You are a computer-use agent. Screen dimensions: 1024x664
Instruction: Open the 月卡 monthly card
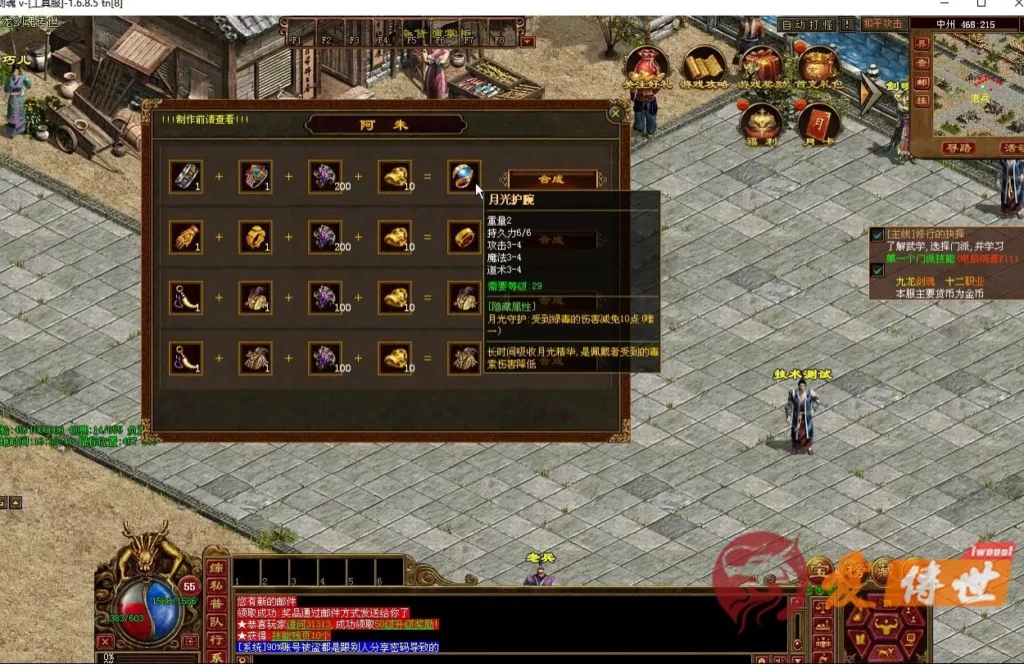pos(818,122)
